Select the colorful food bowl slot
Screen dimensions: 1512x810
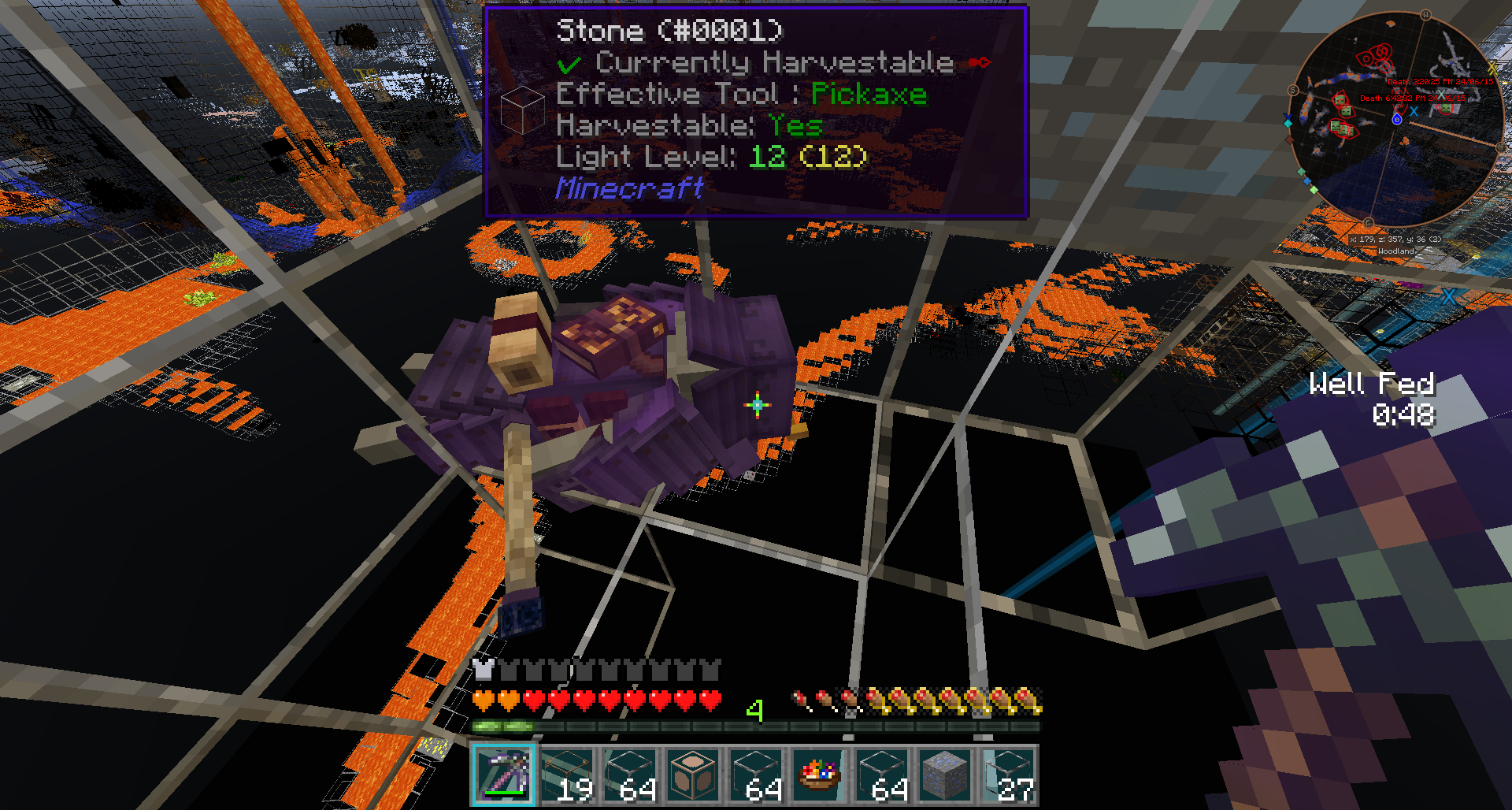818,775
